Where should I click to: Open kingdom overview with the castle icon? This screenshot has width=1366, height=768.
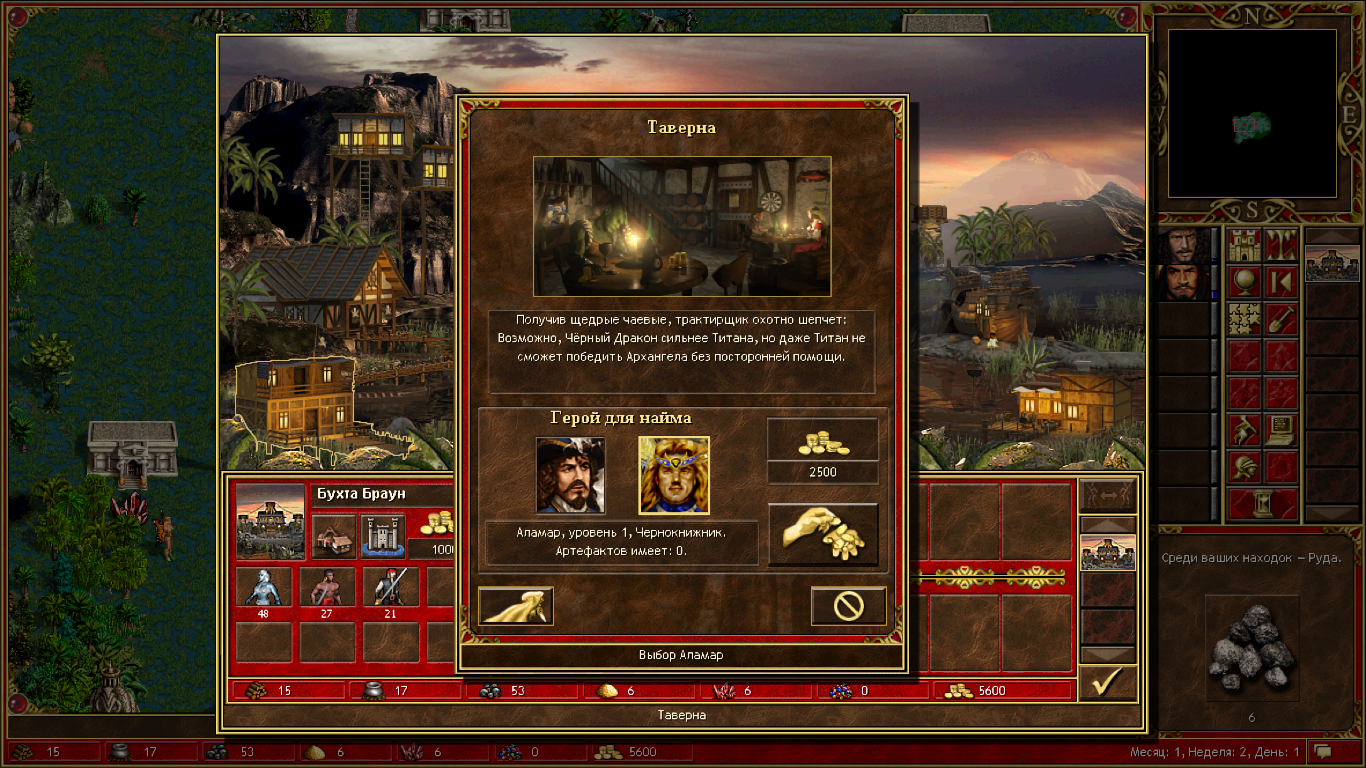(1244, 245)
